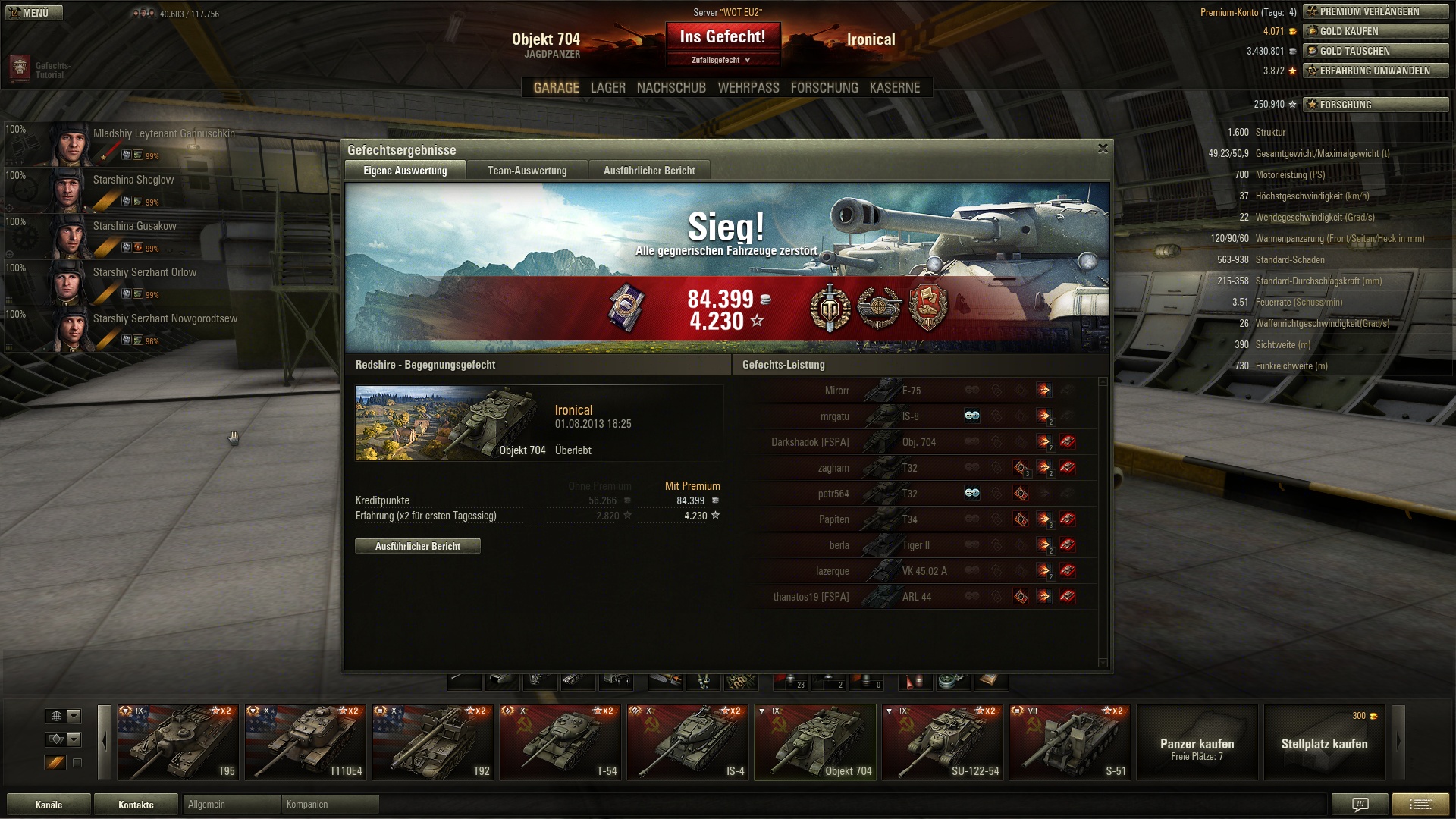1456x819 pixels.
Task: Start battle with Ins Gefecht!
Action: (722, 37)
